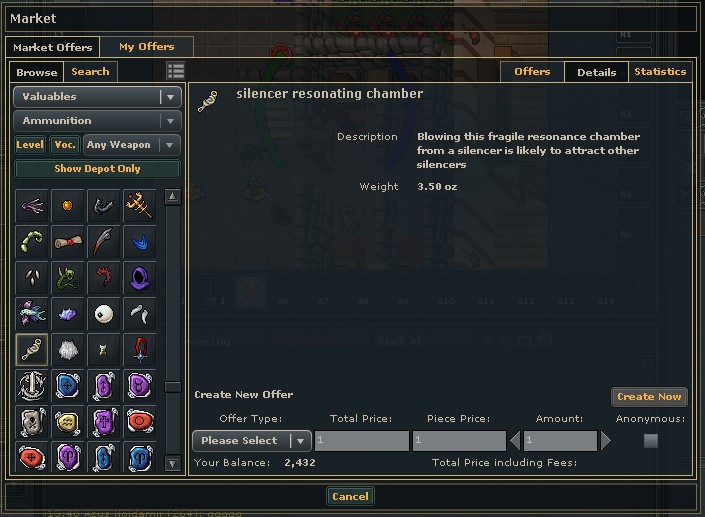The height and width of the screenshot is (517, 705).
Task: Focus the Piece Price input field
Action: [x=459, y=441]
